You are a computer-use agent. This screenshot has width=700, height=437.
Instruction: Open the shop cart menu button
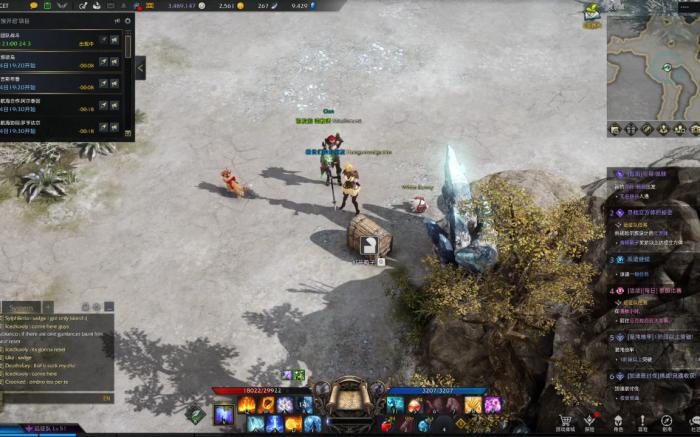click(565, 422)
